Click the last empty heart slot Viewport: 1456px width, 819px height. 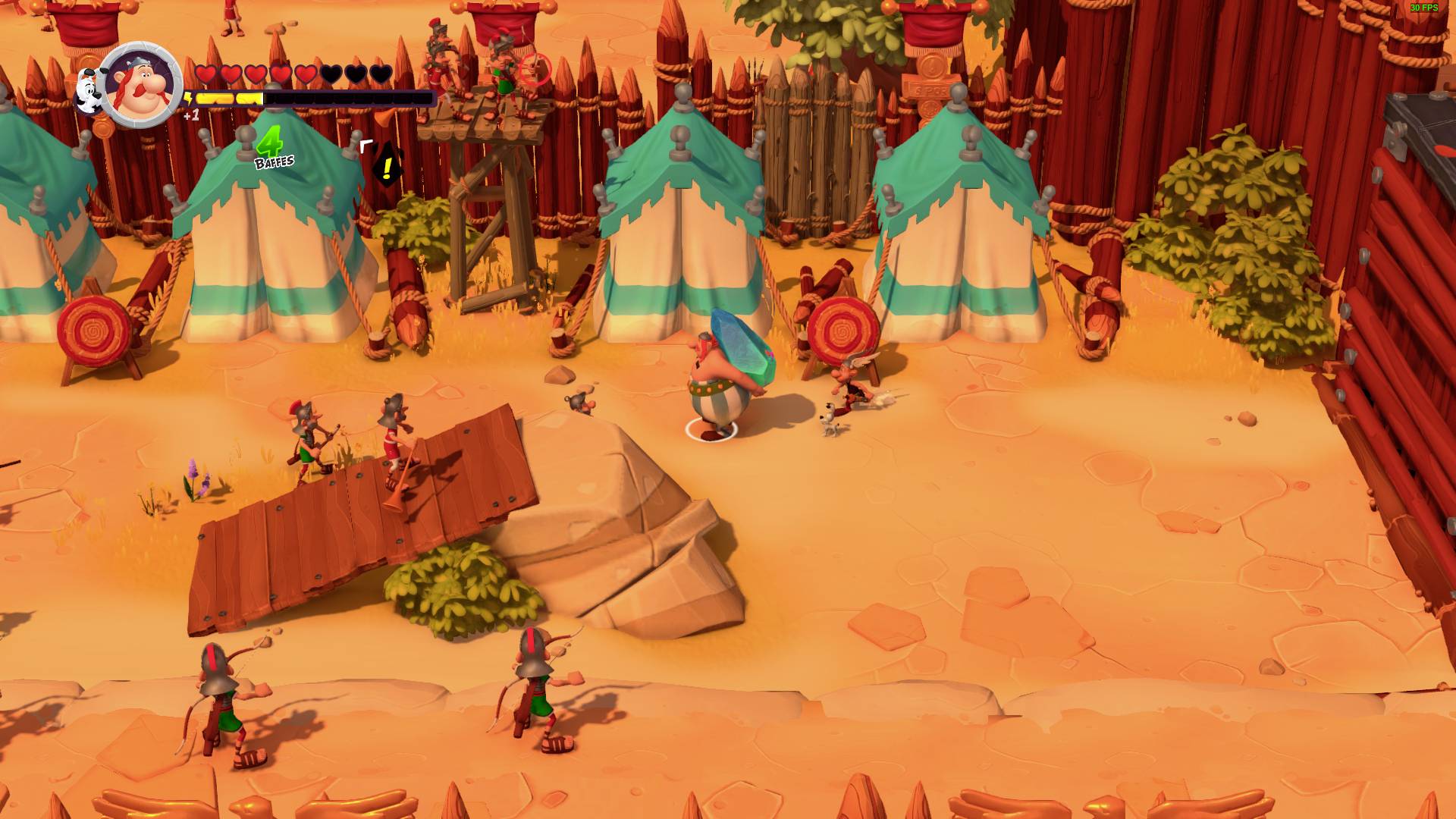click(379, 74)
